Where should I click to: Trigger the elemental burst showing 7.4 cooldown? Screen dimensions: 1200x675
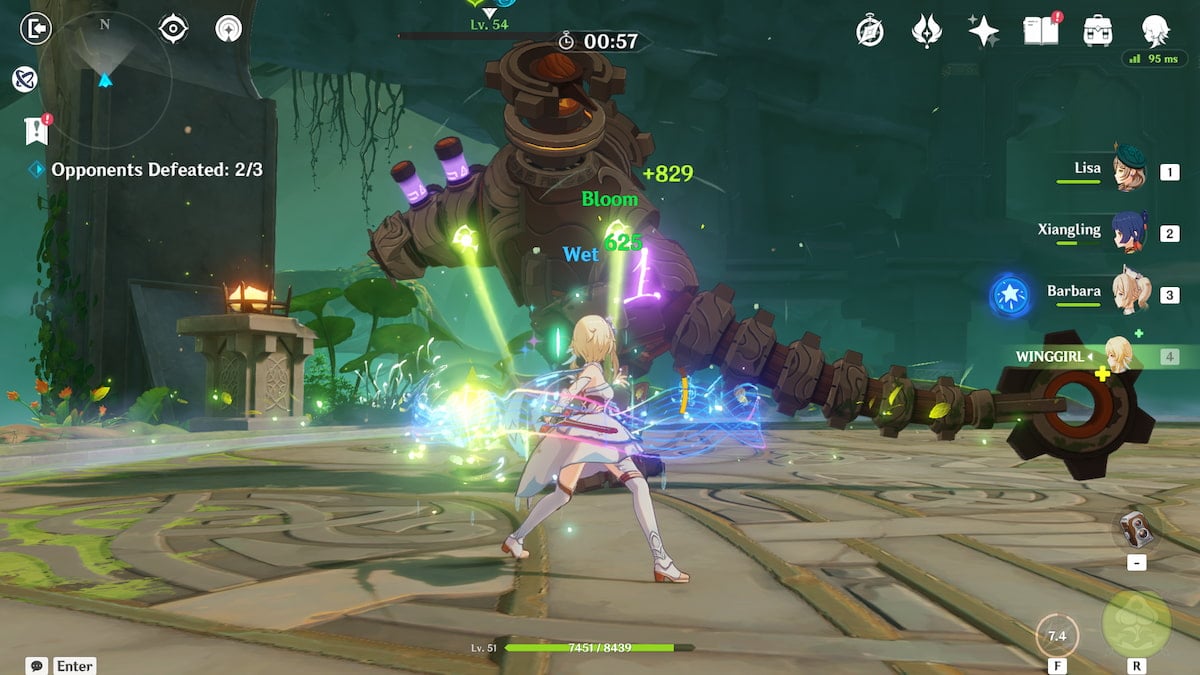[1056, 634]
